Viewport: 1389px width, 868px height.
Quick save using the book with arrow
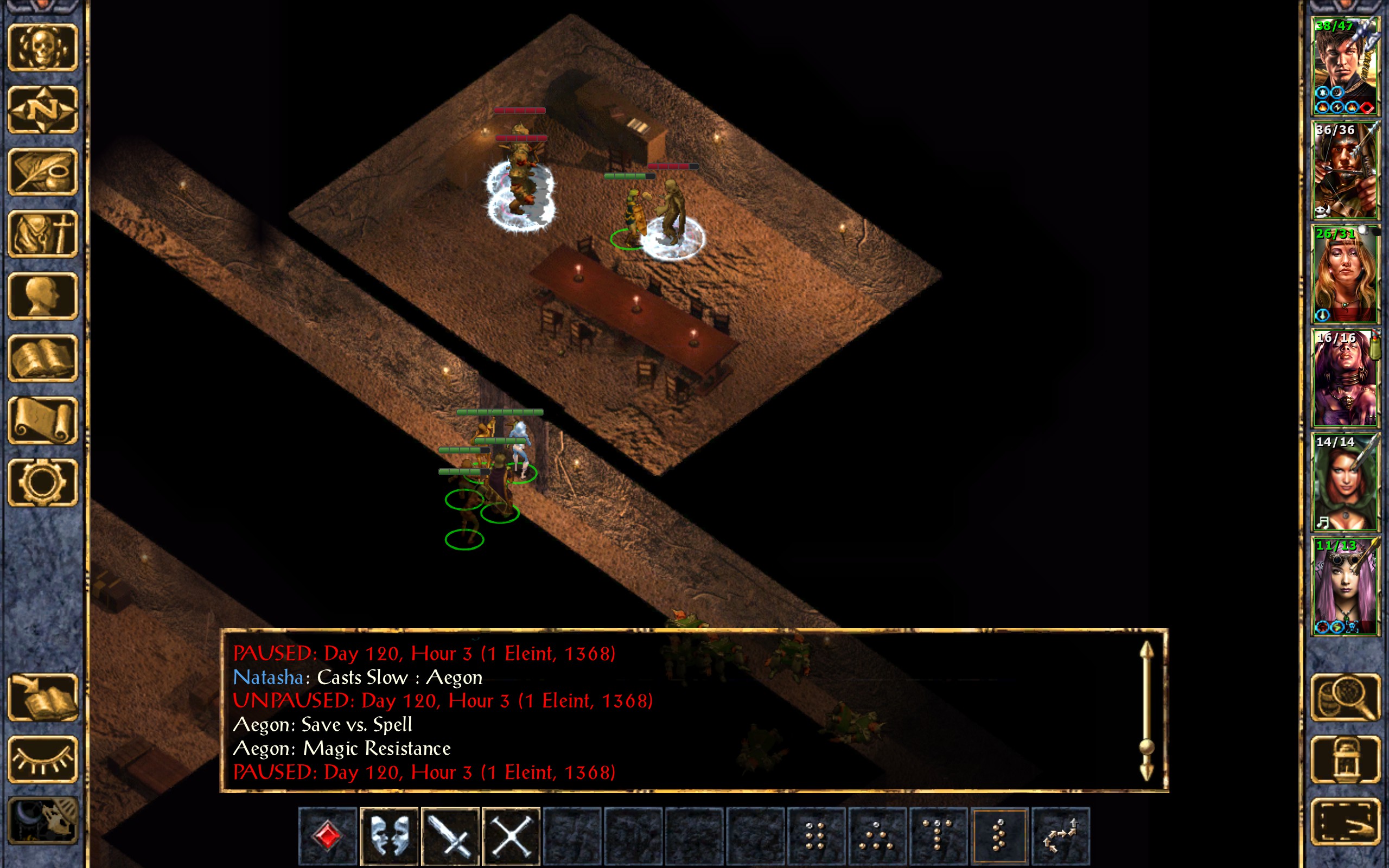pos(42,697)
